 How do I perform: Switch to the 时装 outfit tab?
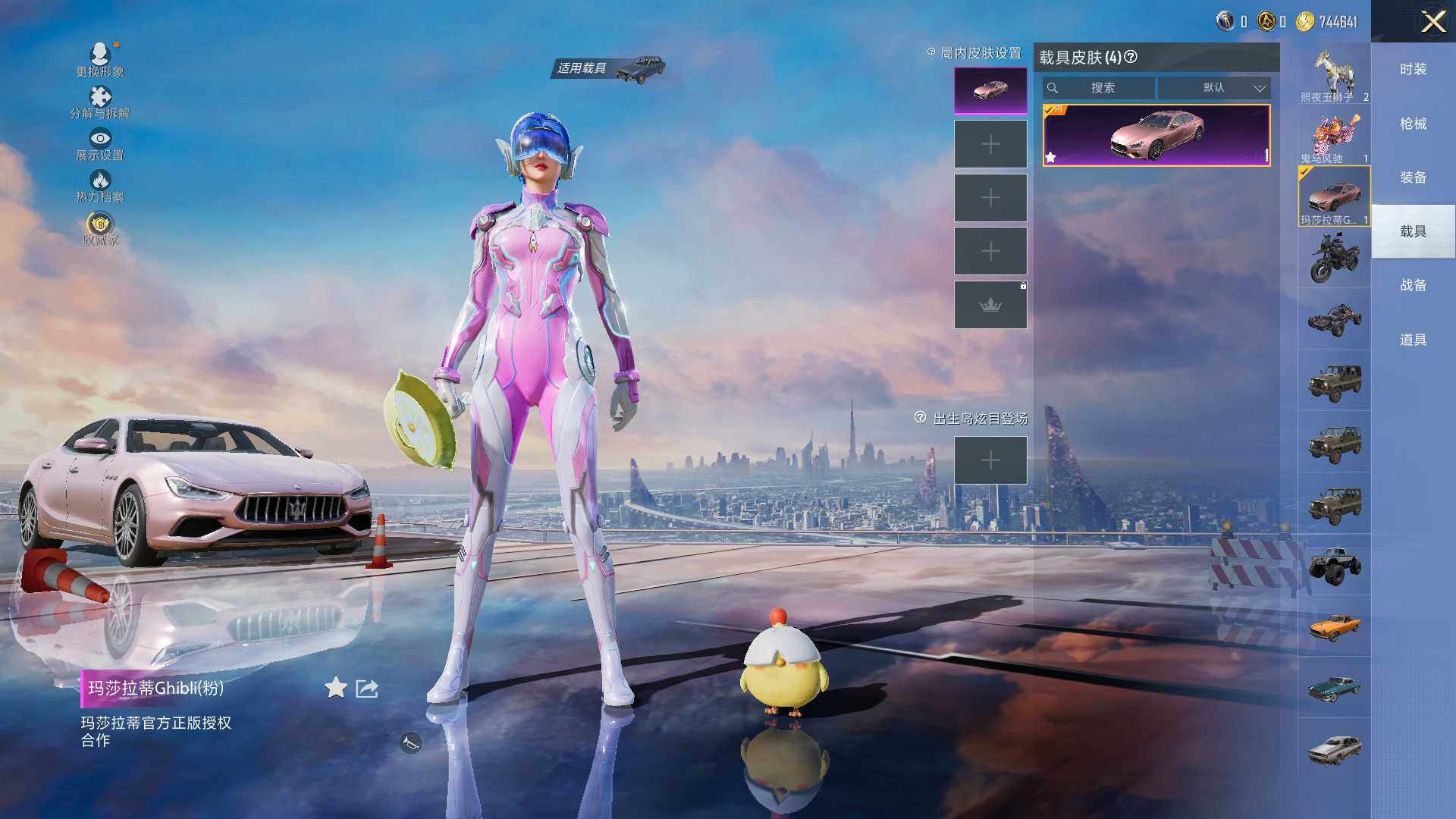point(1413,69)
